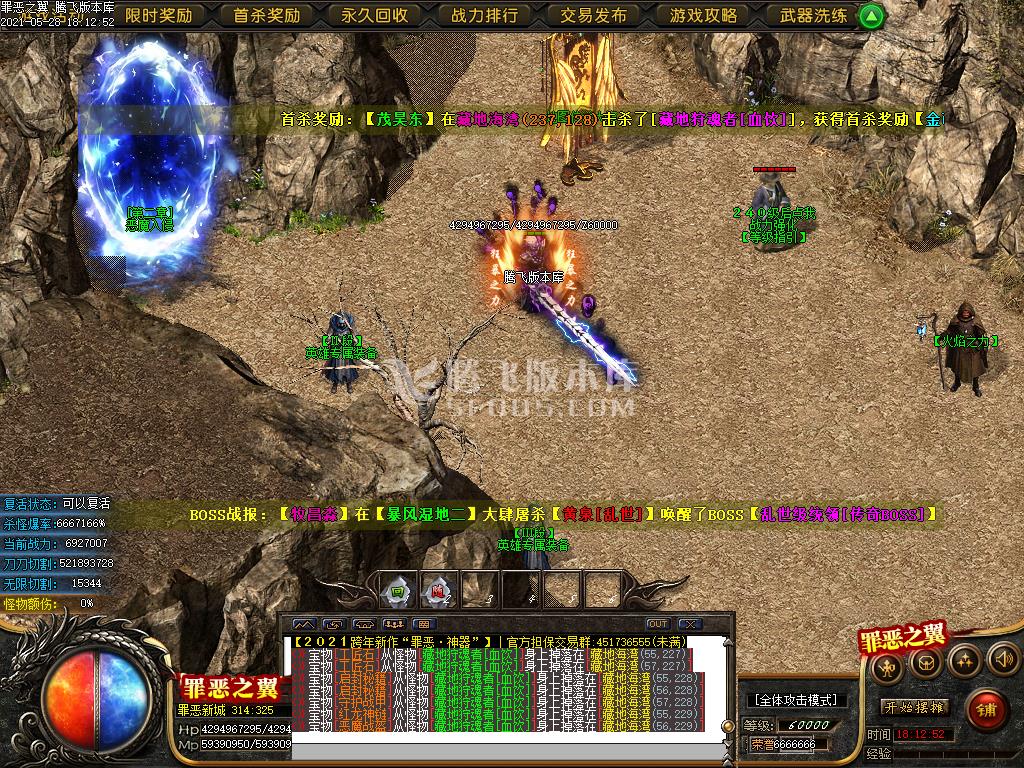Viewport: 1024px width, 768px height.
Task: Click the green arrow collapse button
Action: click(872, 15)
